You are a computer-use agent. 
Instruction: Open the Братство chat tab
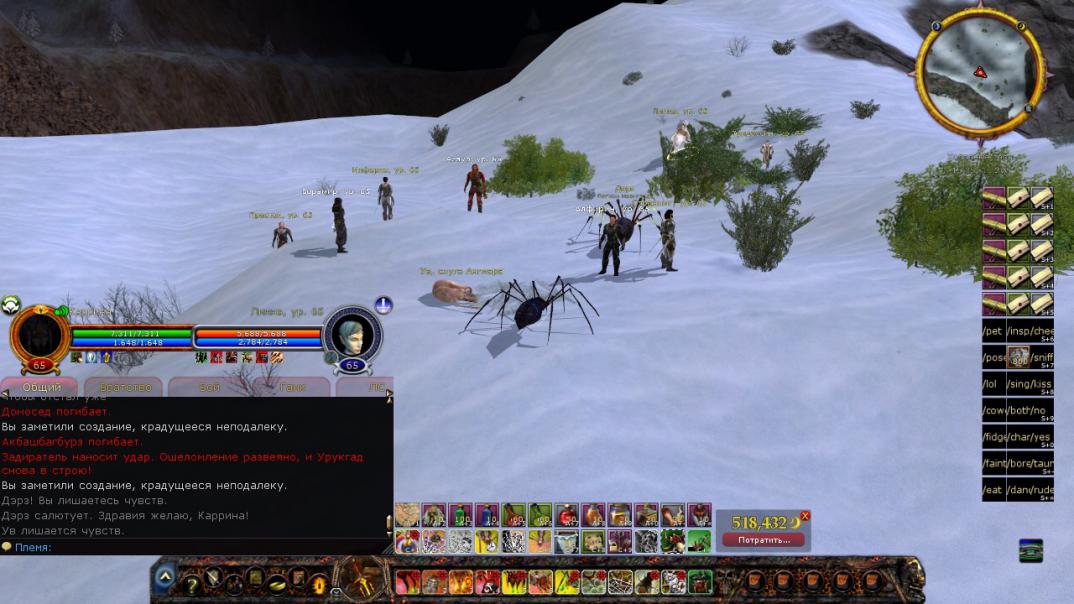point(125,387)
